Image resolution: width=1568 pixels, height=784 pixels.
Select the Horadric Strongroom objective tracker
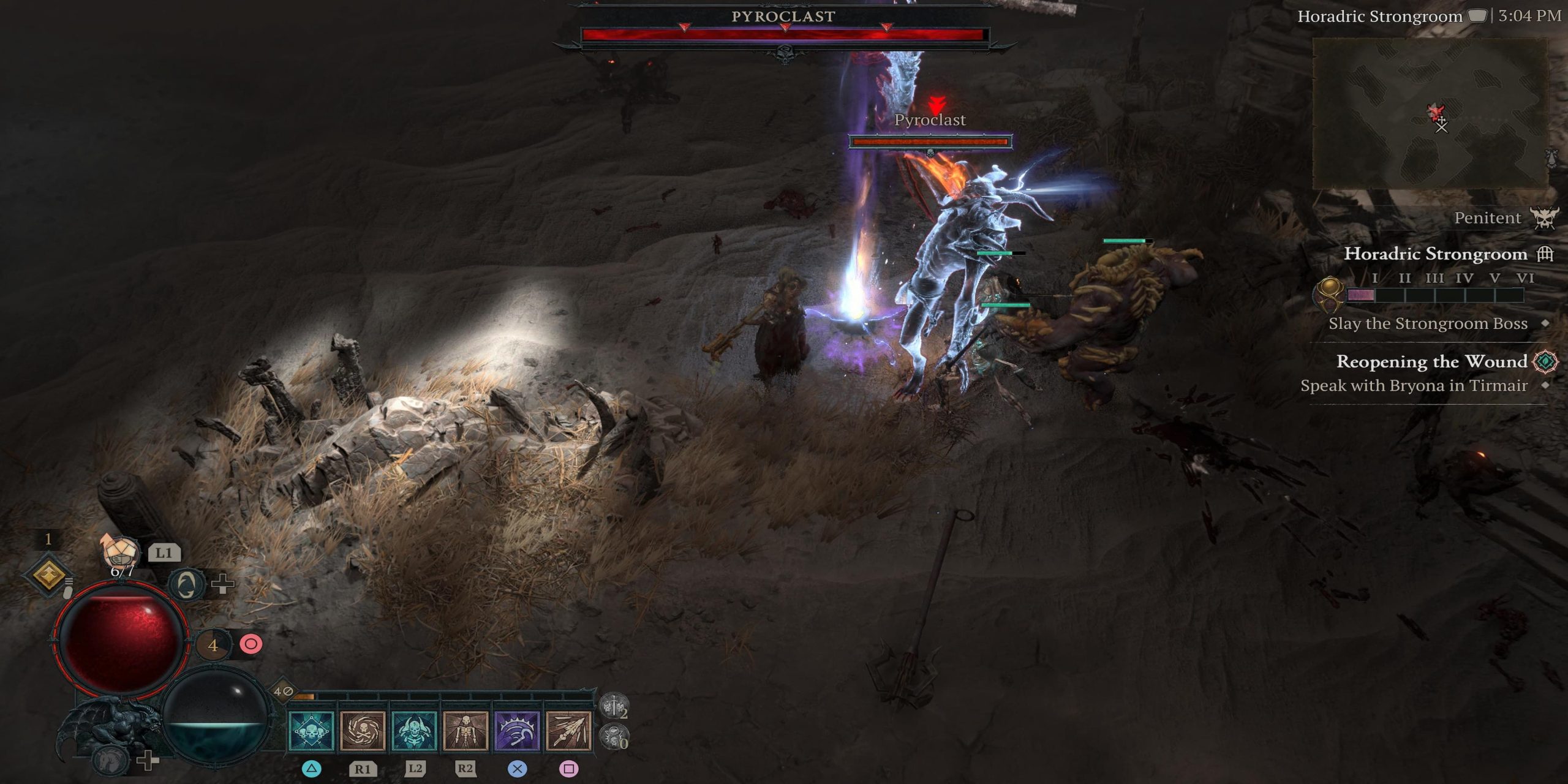click(x=1435, y=254)
